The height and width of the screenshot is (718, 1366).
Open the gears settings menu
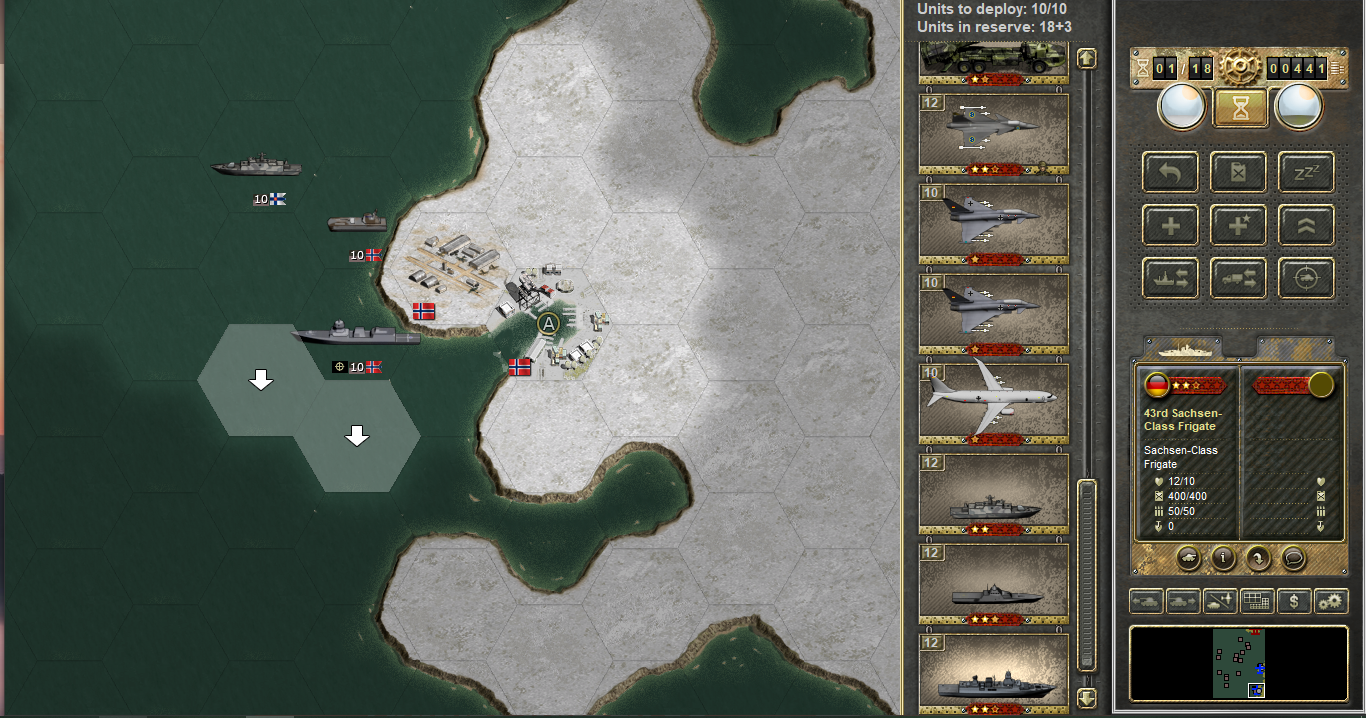[x=1331, y=601]
